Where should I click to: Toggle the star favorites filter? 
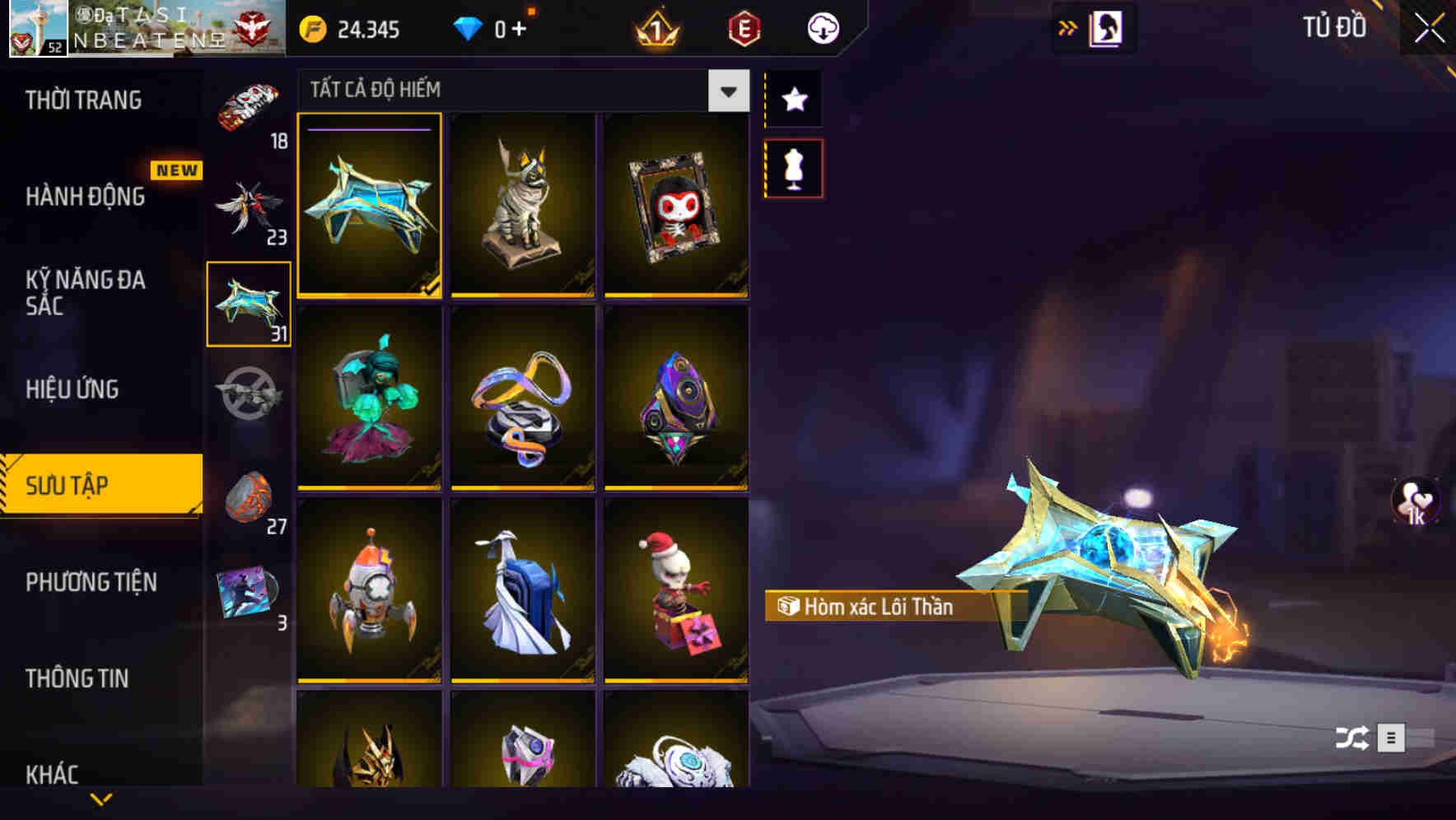coord(793,100)
